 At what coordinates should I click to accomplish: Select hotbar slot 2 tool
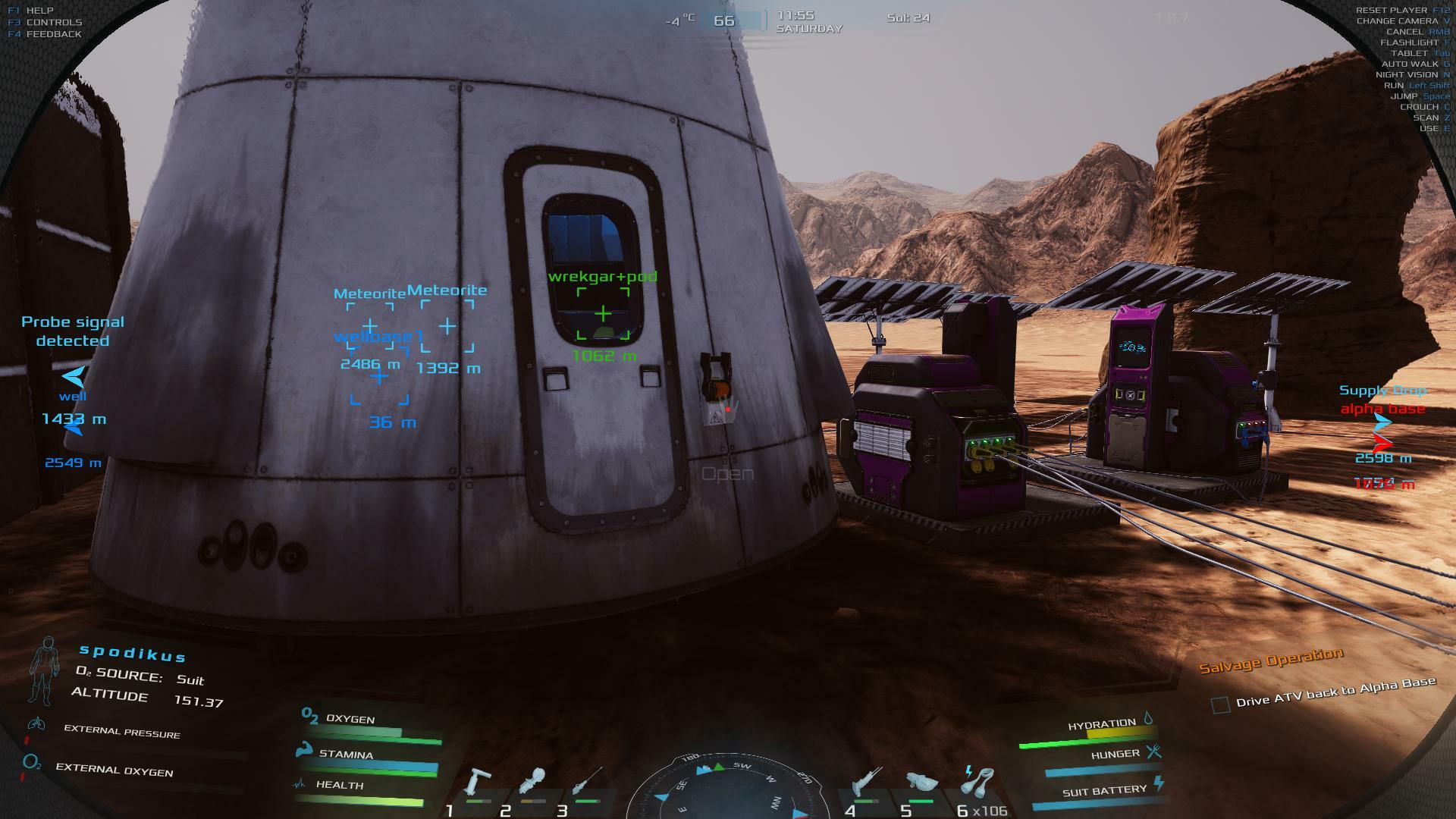click(533, 783)
